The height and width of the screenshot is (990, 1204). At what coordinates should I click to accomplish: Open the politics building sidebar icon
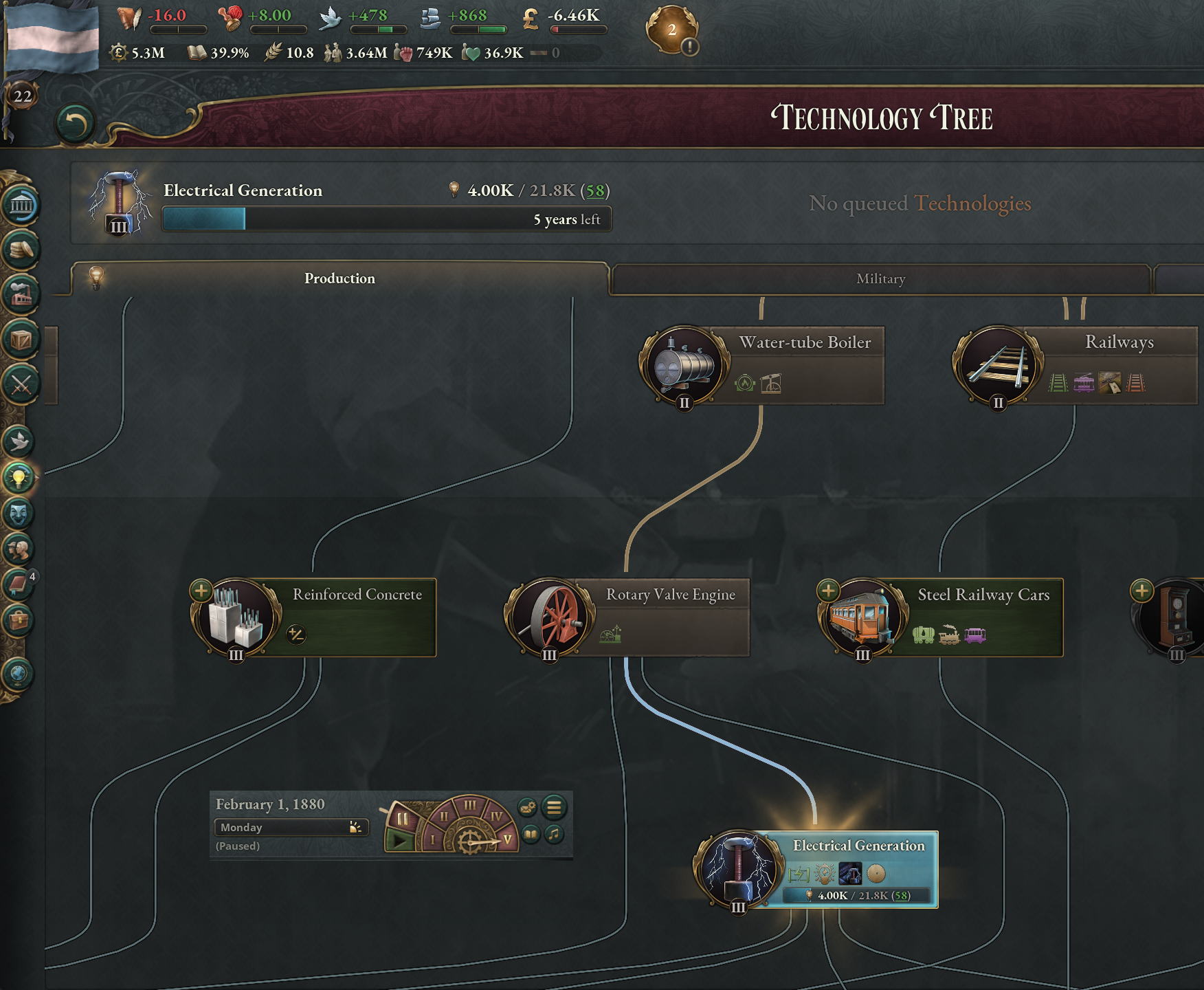tap(21, 206)
